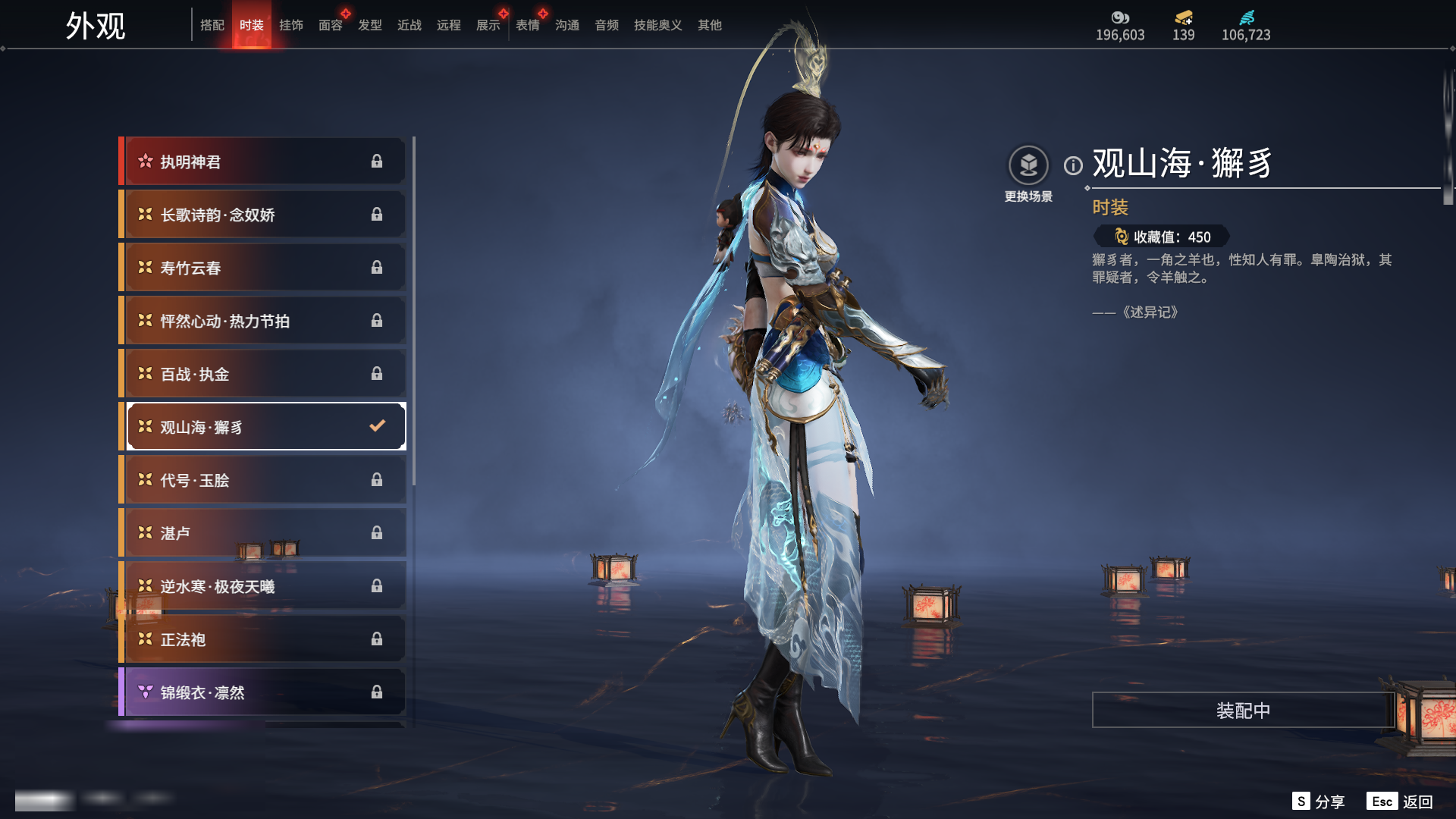Select the 其他 tab
Image resolution: width=1456 pixels, height=819 pixels.
(710, 25)
